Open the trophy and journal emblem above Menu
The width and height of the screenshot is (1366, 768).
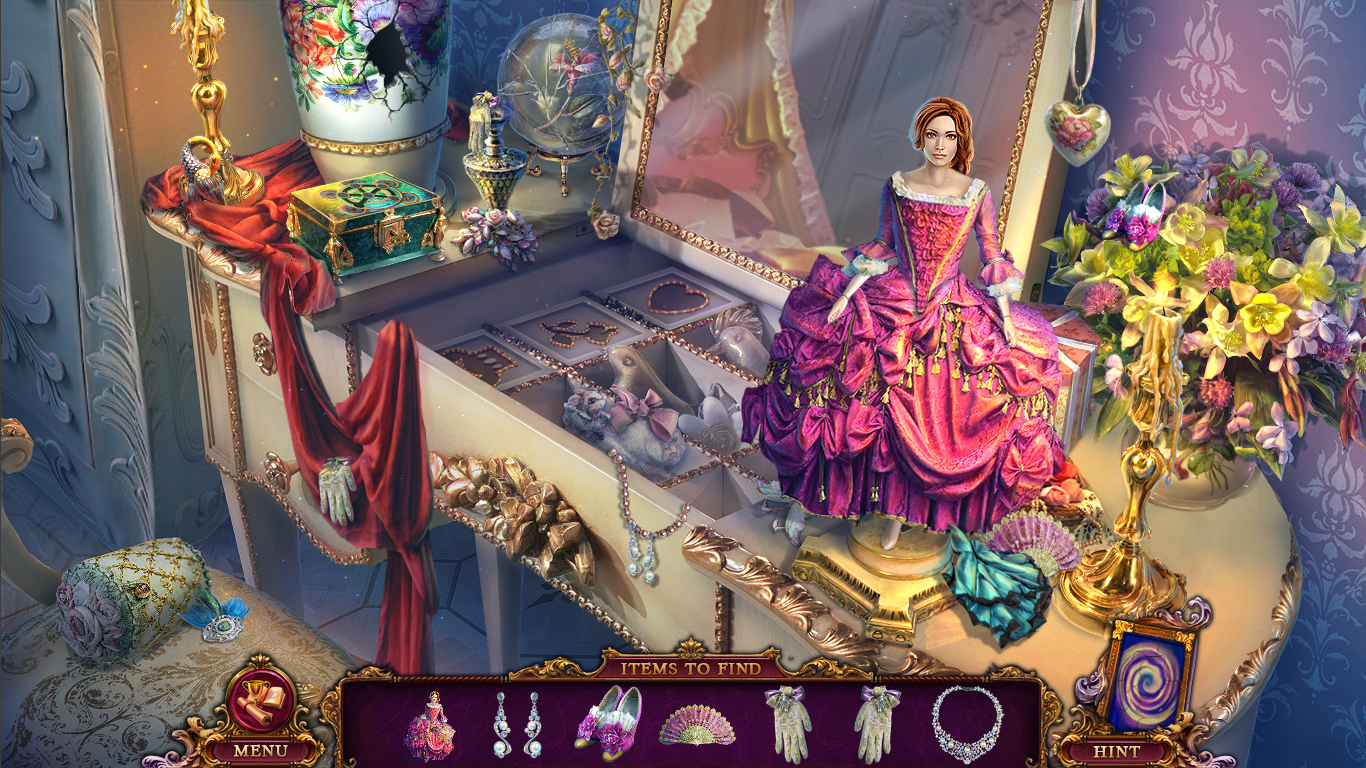click(258, 700)
